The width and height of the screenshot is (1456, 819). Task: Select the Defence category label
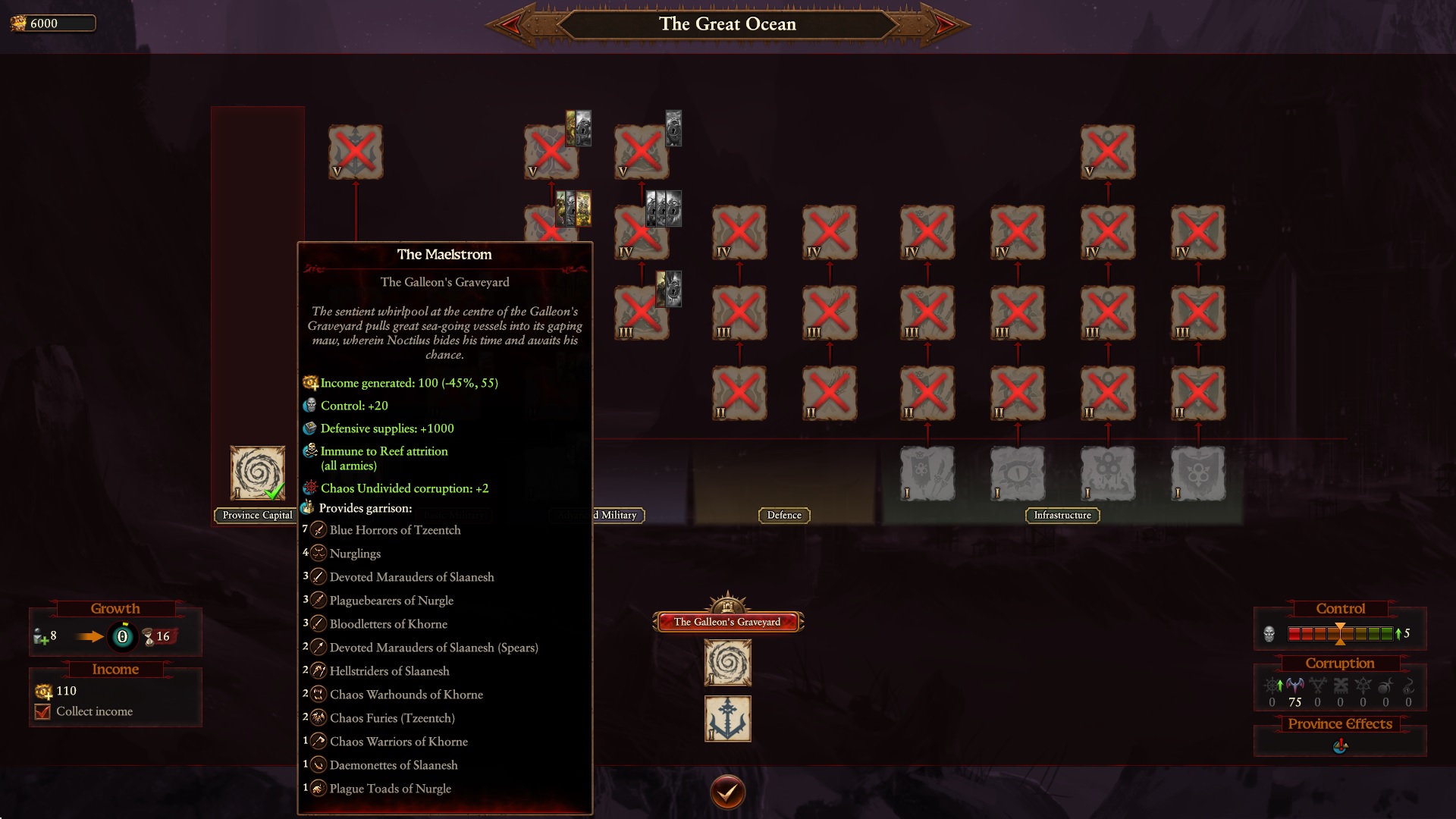click(783, 515)
